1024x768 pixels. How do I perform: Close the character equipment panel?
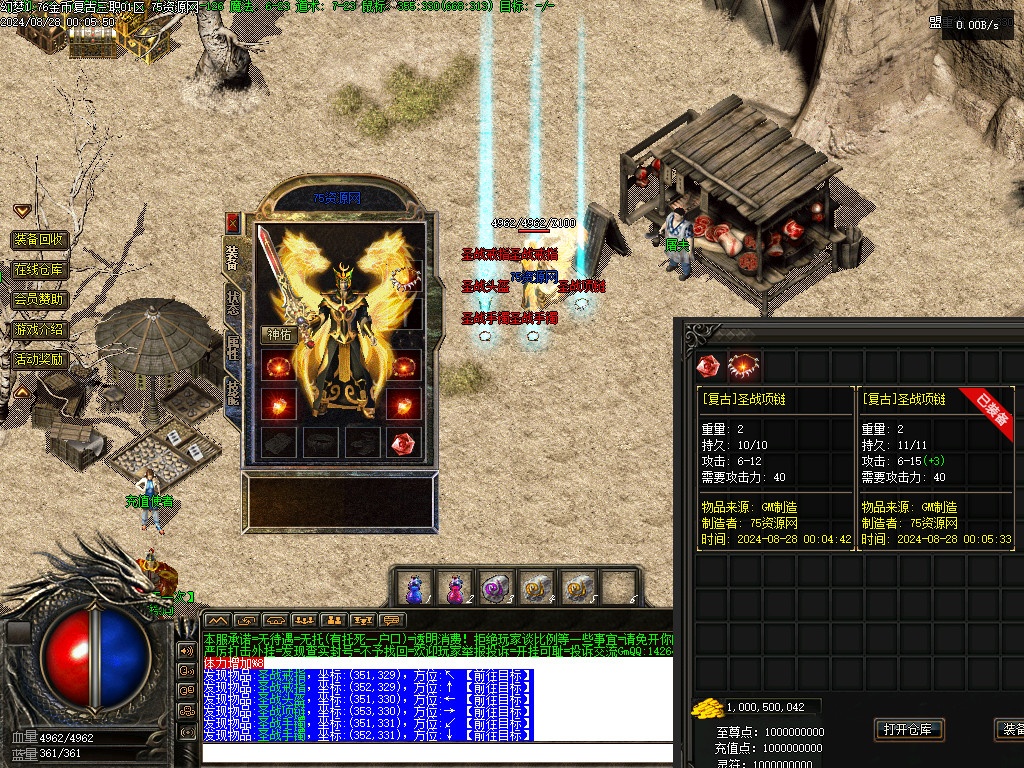tap(233, 223)
